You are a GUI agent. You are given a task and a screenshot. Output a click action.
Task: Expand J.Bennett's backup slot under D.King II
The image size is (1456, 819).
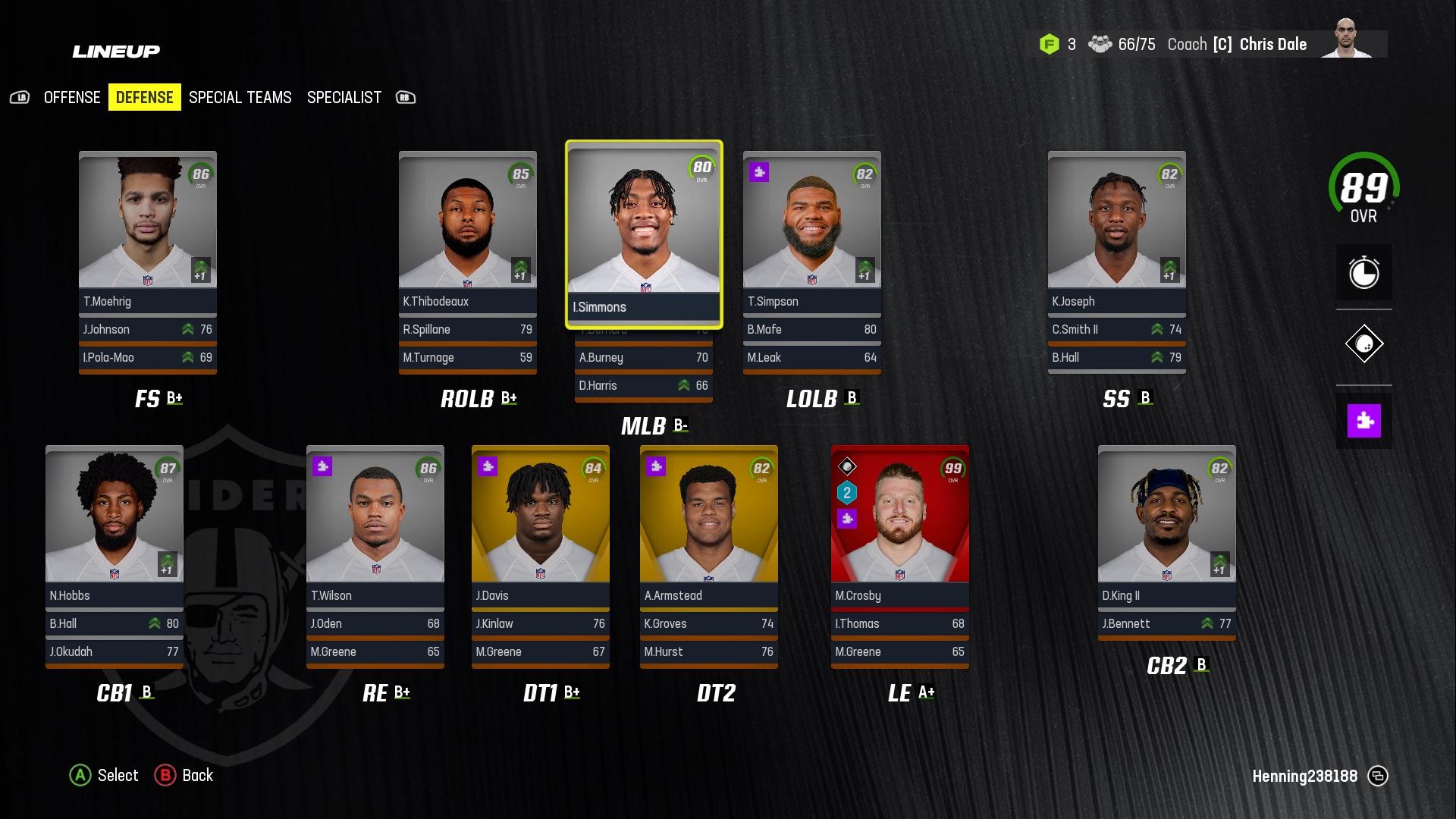(x=1166, y=623)
